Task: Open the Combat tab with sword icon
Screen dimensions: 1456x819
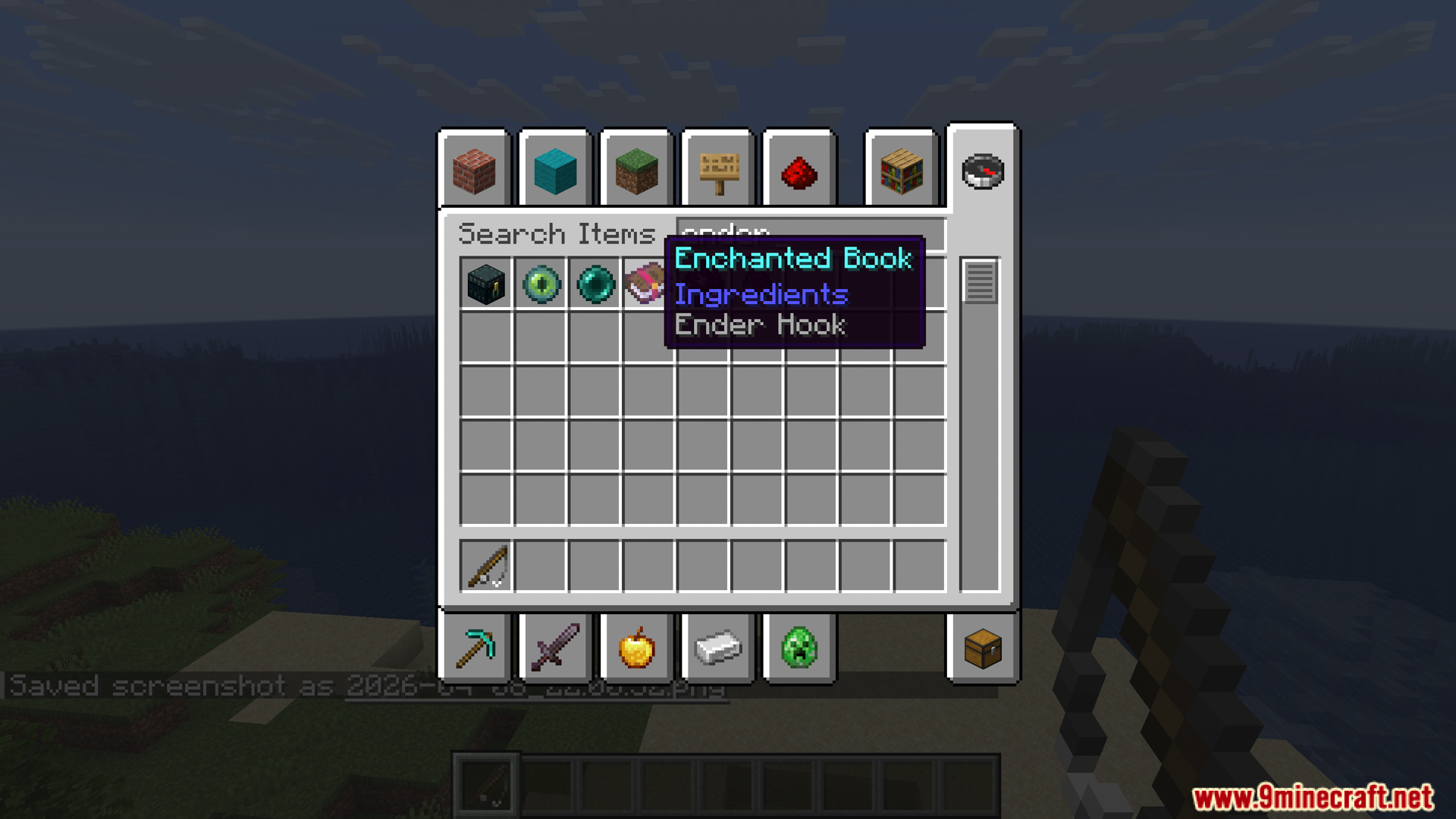Action: [x=555, y=648]
